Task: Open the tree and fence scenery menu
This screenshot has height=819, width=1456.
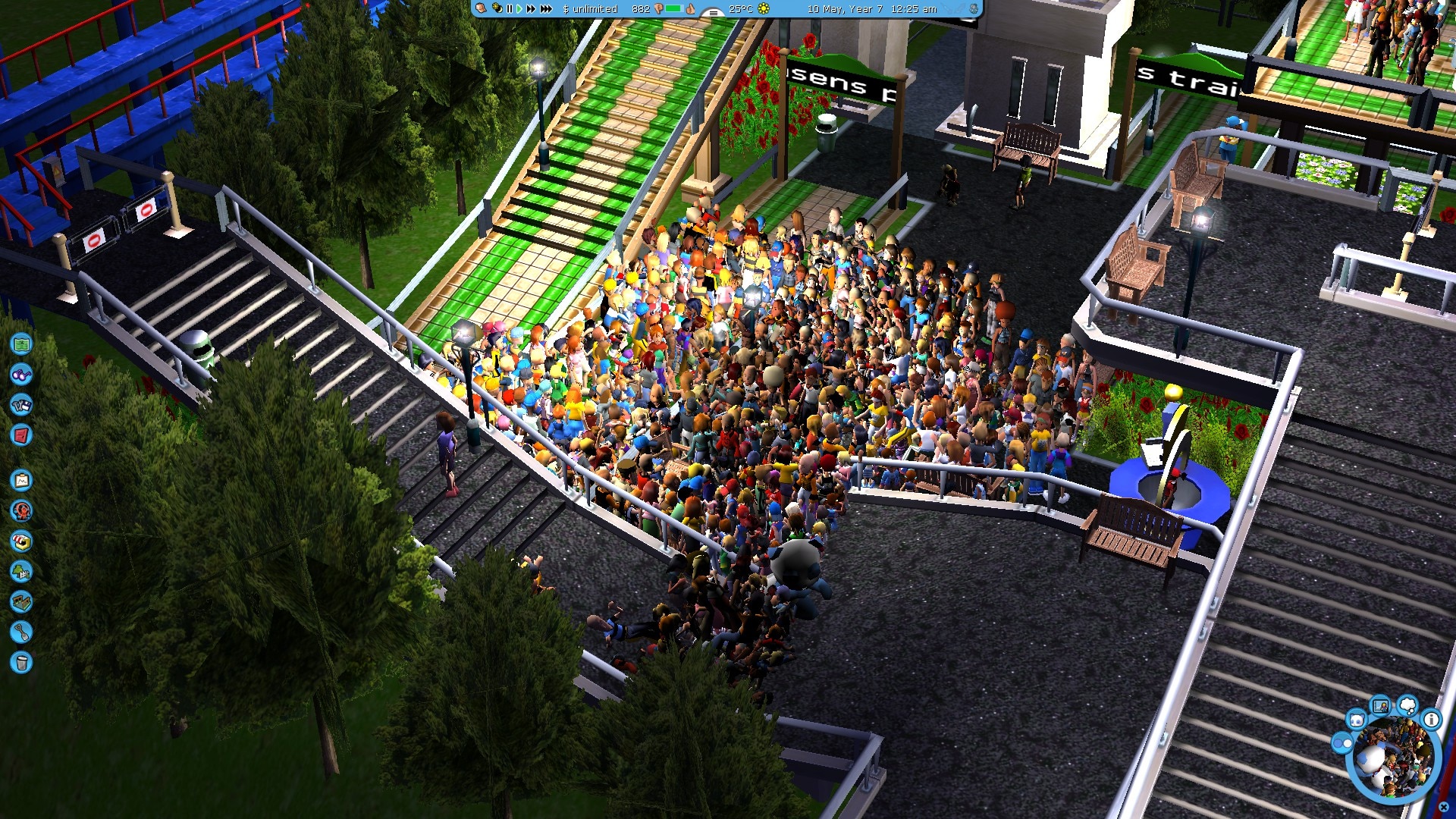Action: [x=21, y=572]
